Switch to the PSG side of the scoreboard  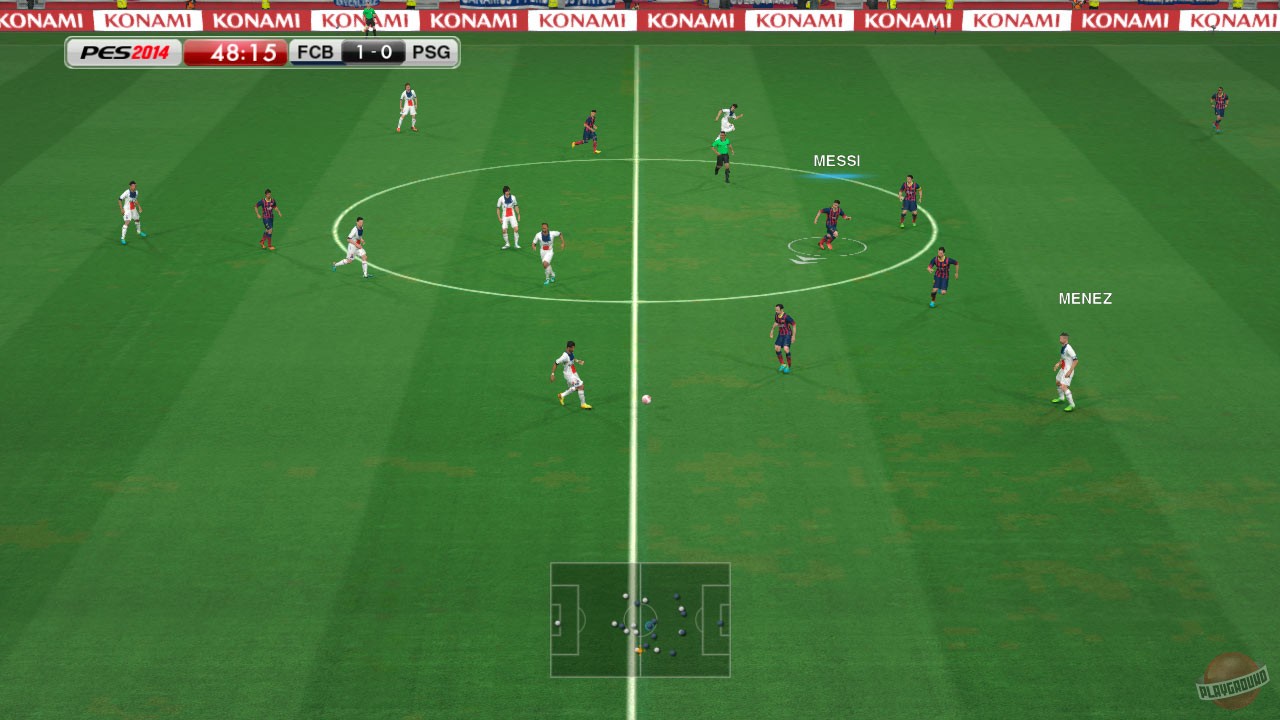431,52
